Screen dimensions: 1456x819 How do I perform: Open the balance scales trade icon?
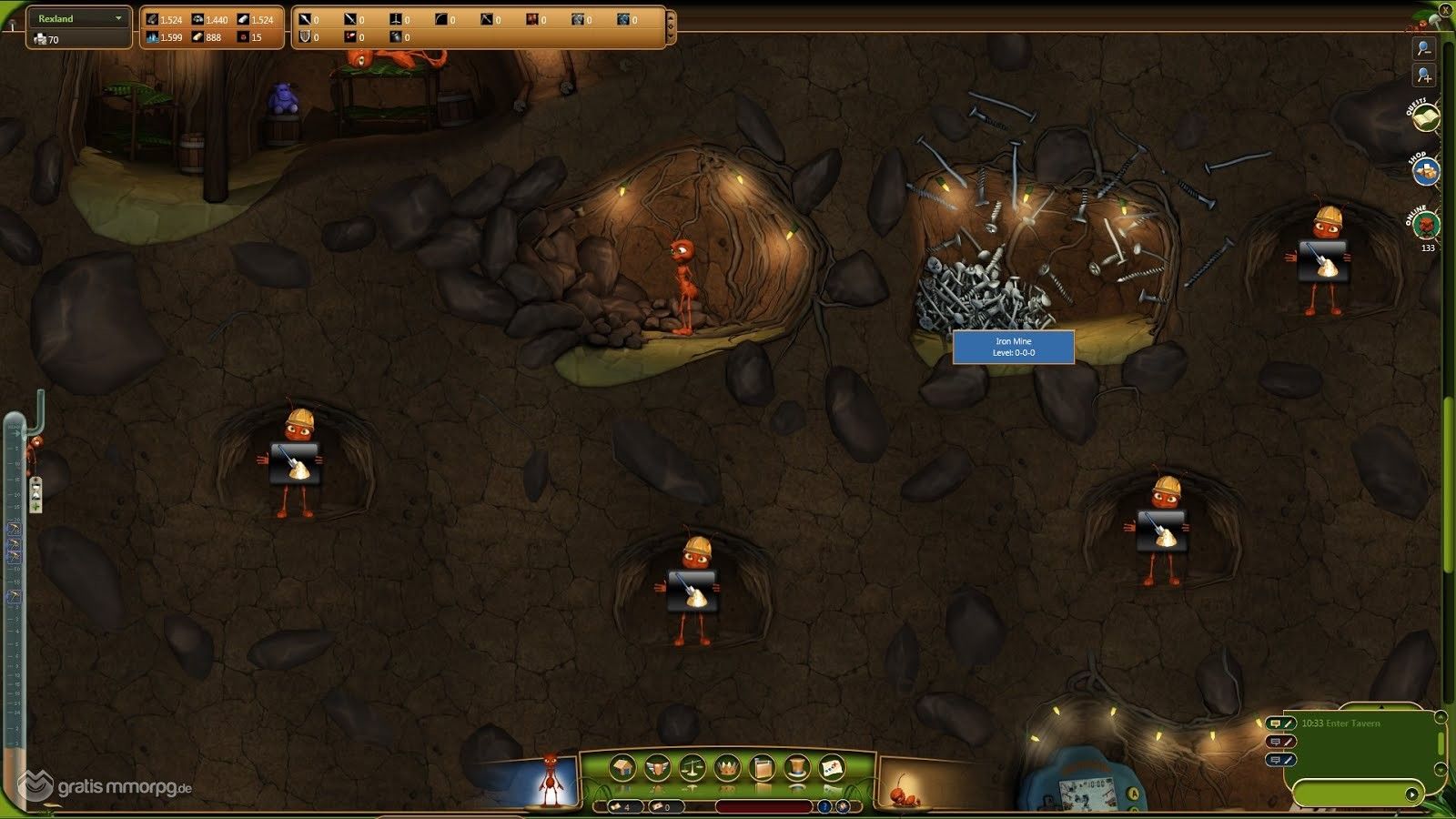click(692, 769)
